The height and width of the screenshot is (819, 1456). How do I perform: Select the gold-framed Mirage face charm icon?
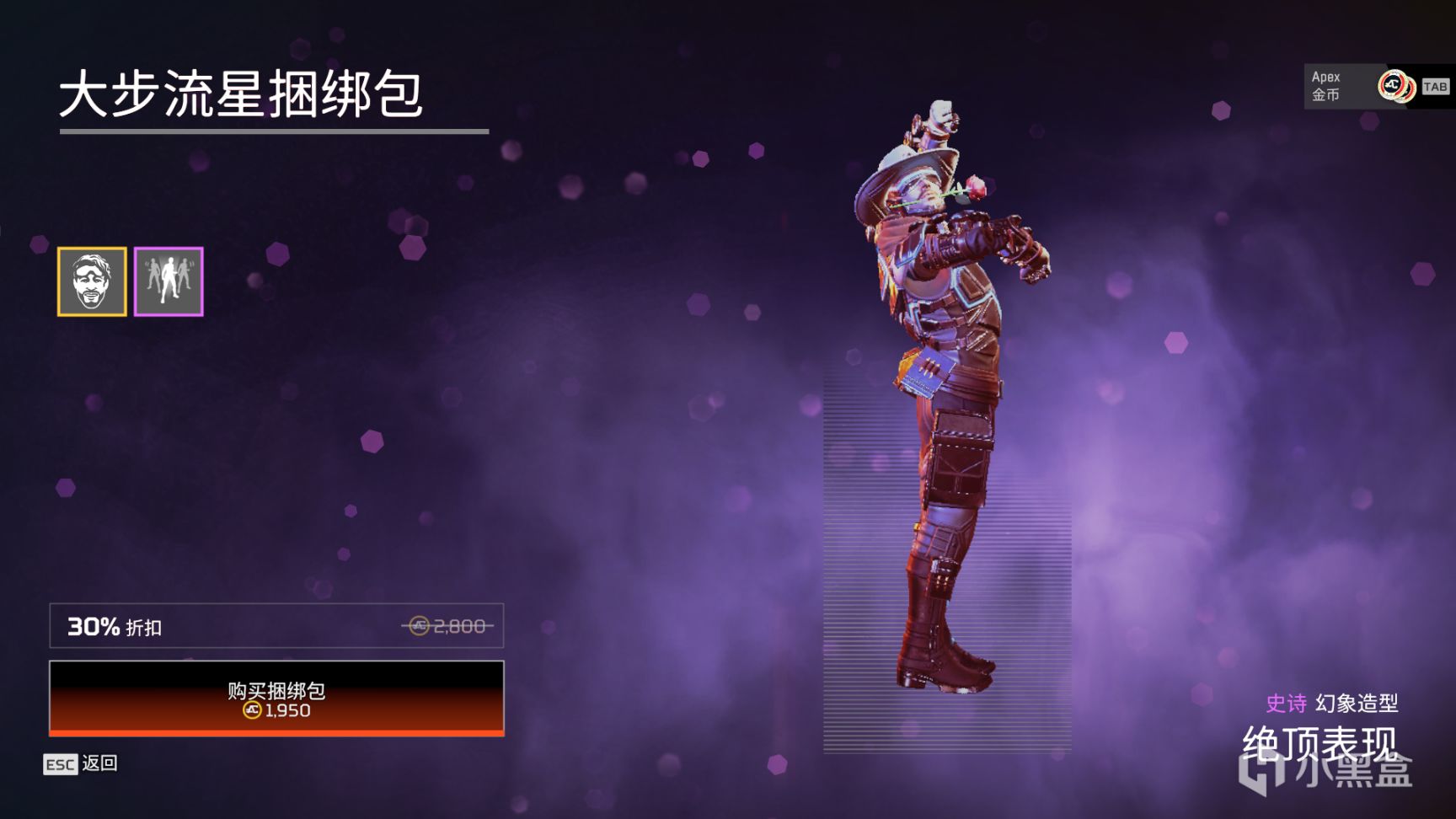[91, 281]
